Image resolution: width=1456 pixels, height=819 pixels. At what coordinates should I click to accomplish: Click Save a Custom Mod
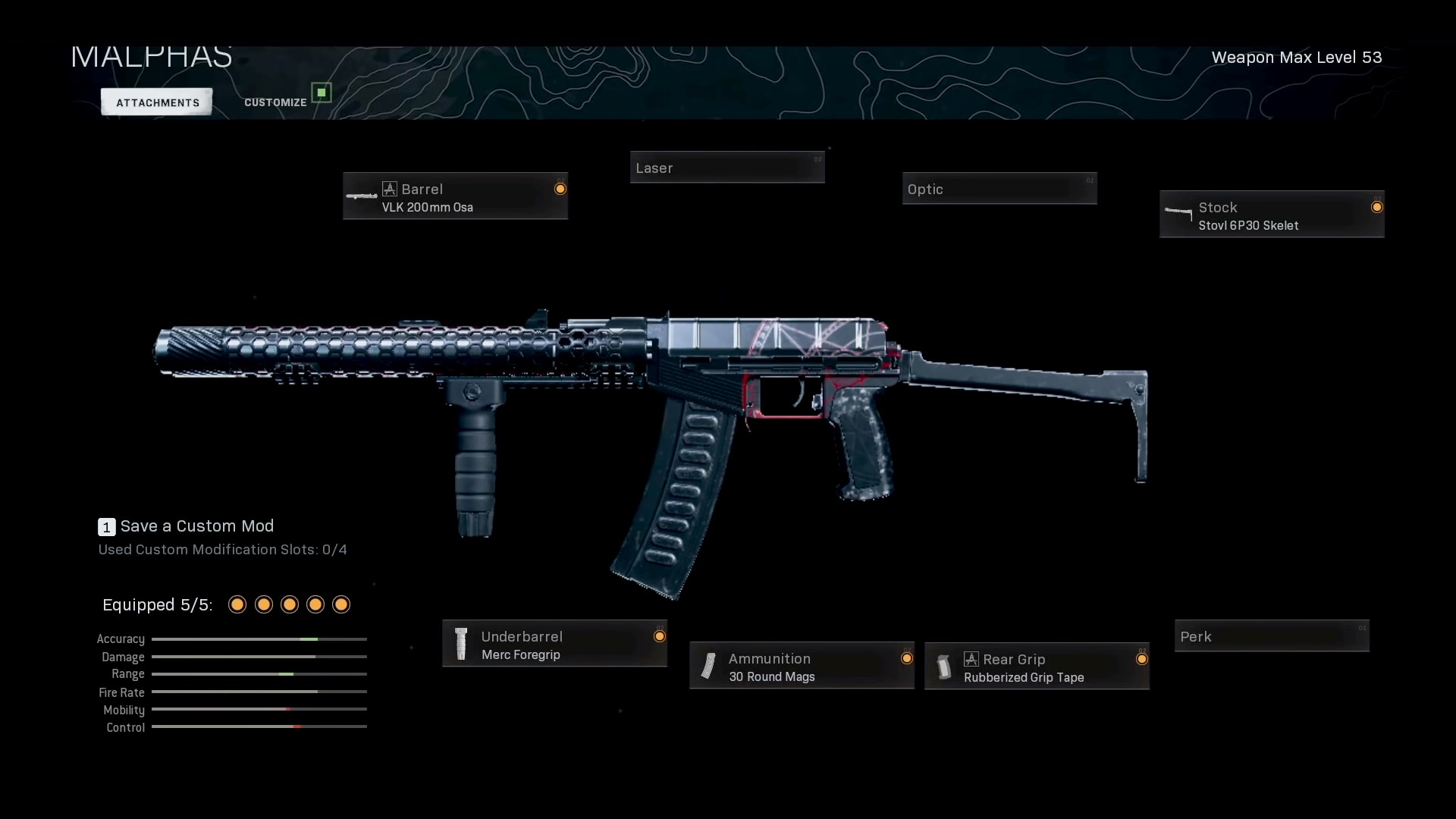(x=198, y=526)
